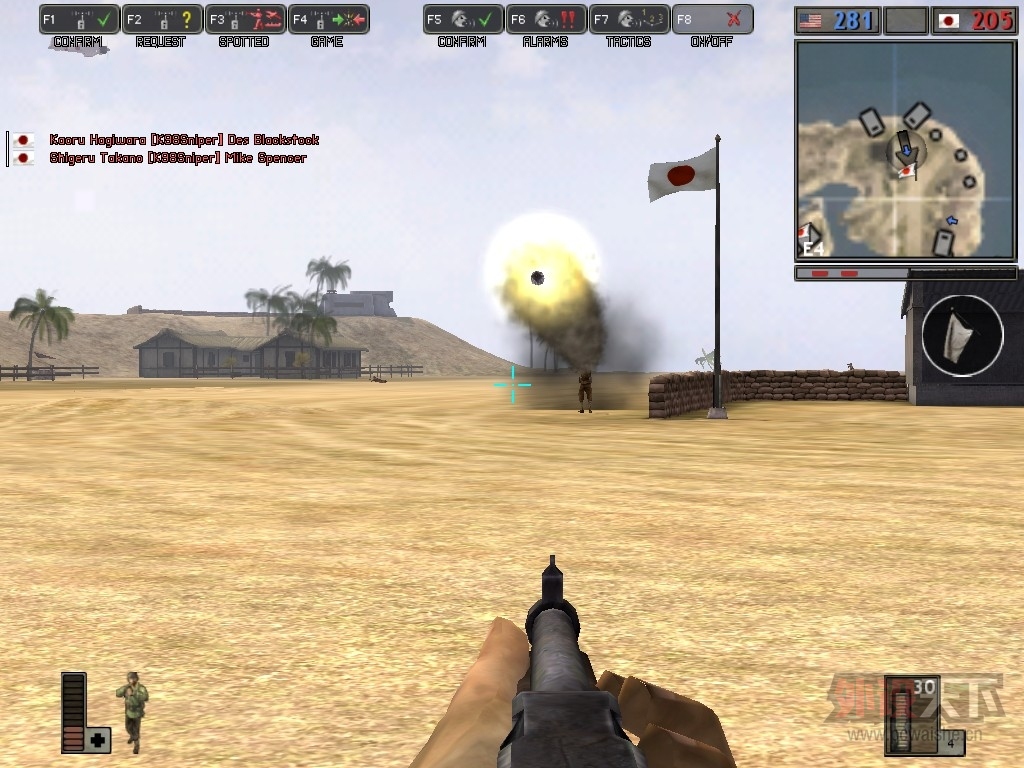This screenshot has height=768, width=1024.
Task: Select the F1 radio Confirm command
Action: point(80,20)
